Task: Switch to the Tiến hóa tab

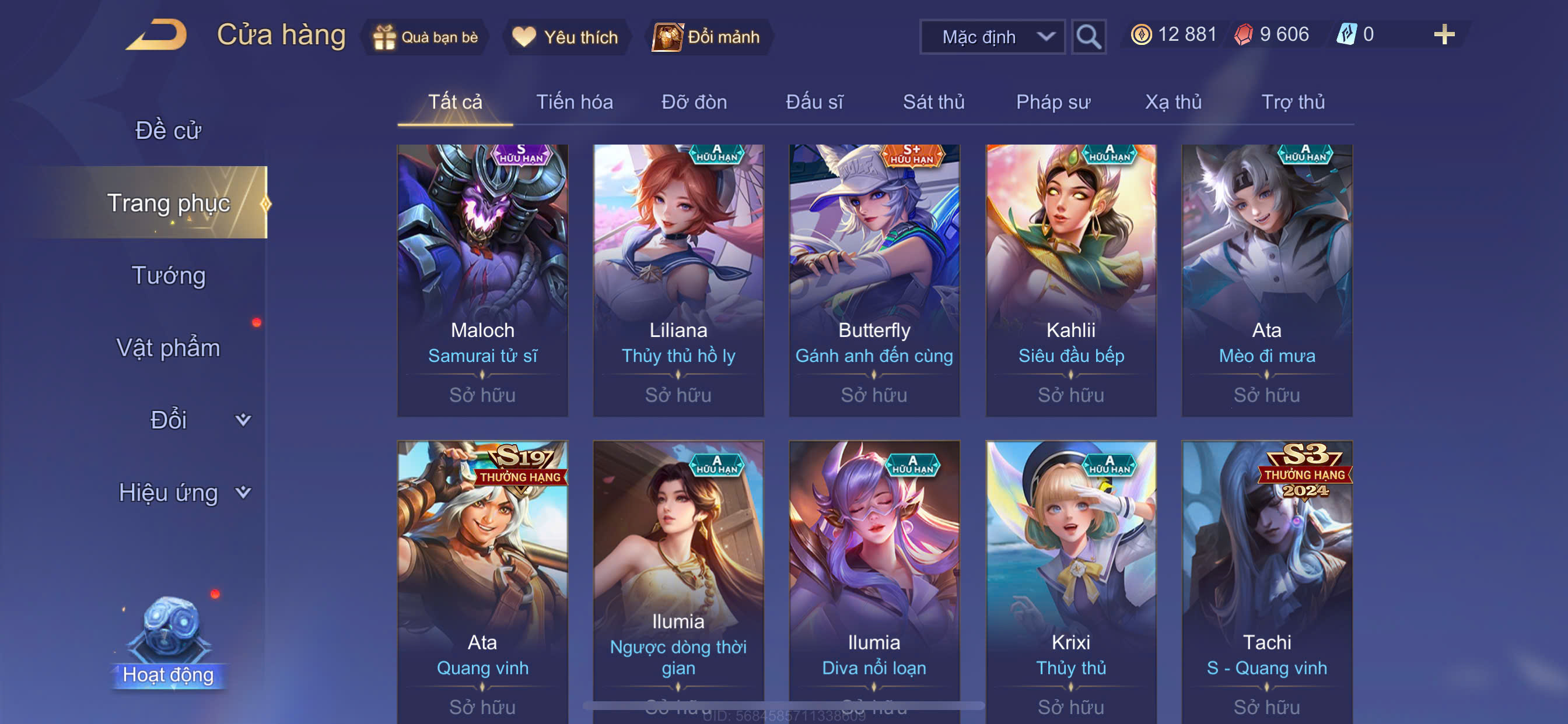Action: 574,101
